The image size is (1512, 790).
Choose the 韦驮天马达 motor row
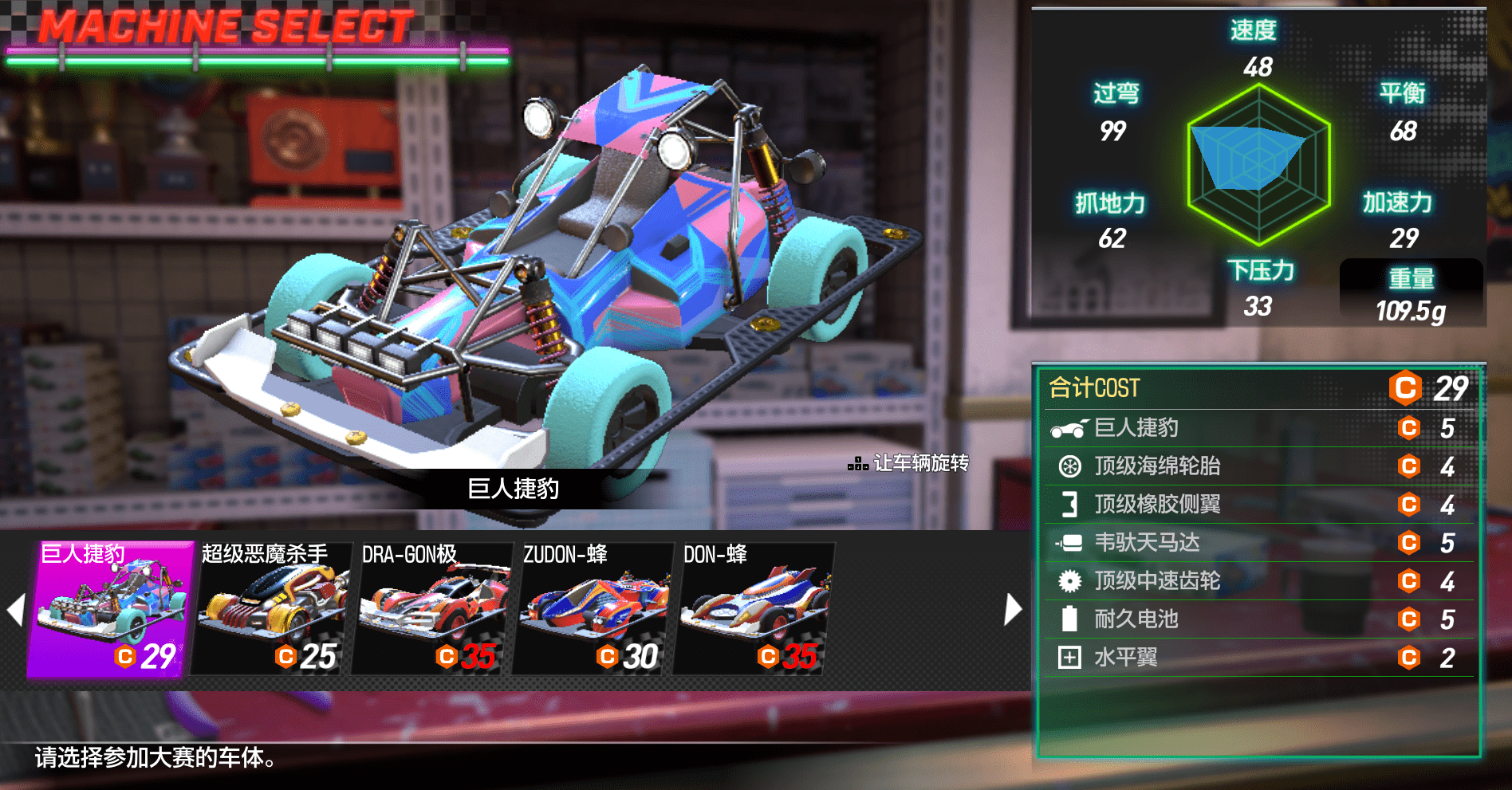pos(1258,543)
